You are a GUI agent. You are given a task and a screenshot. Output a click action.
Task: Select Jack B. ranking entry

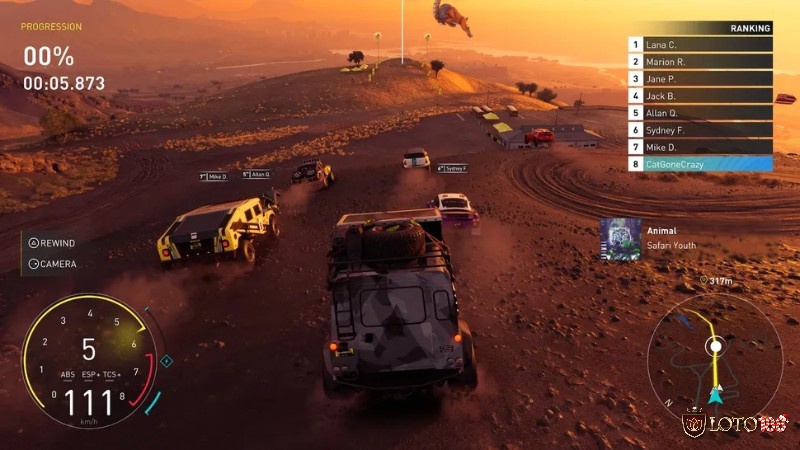click(x=700, y=96)
